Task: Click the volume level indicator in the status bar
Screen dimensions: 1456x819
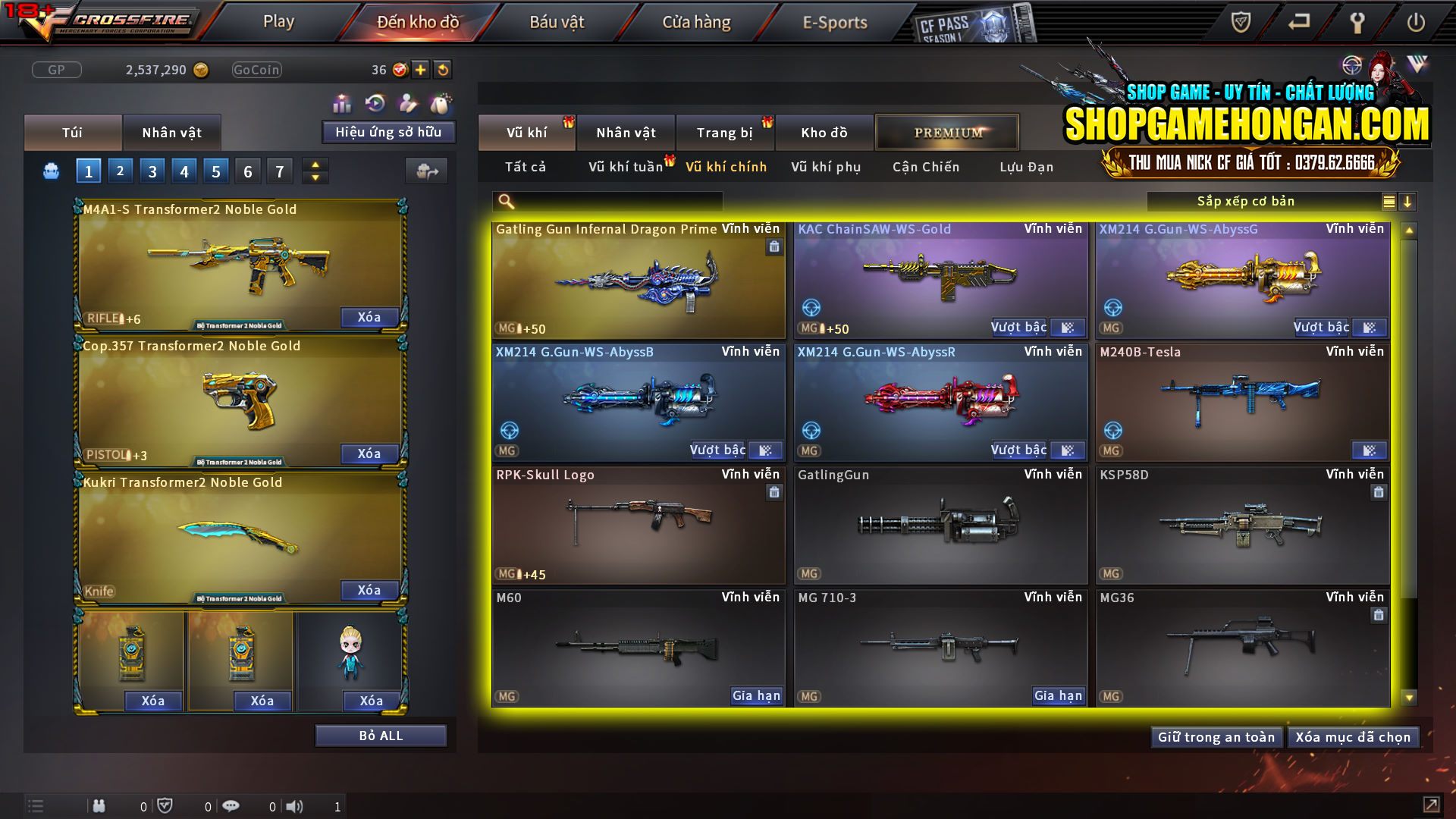Action: click(x=337, y=806)
